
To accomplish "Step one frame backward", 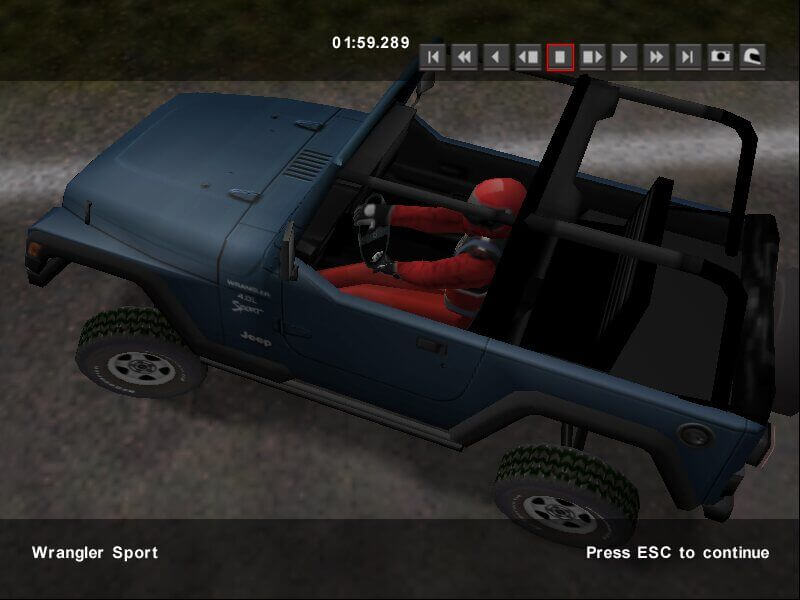I will coord(528,57).
